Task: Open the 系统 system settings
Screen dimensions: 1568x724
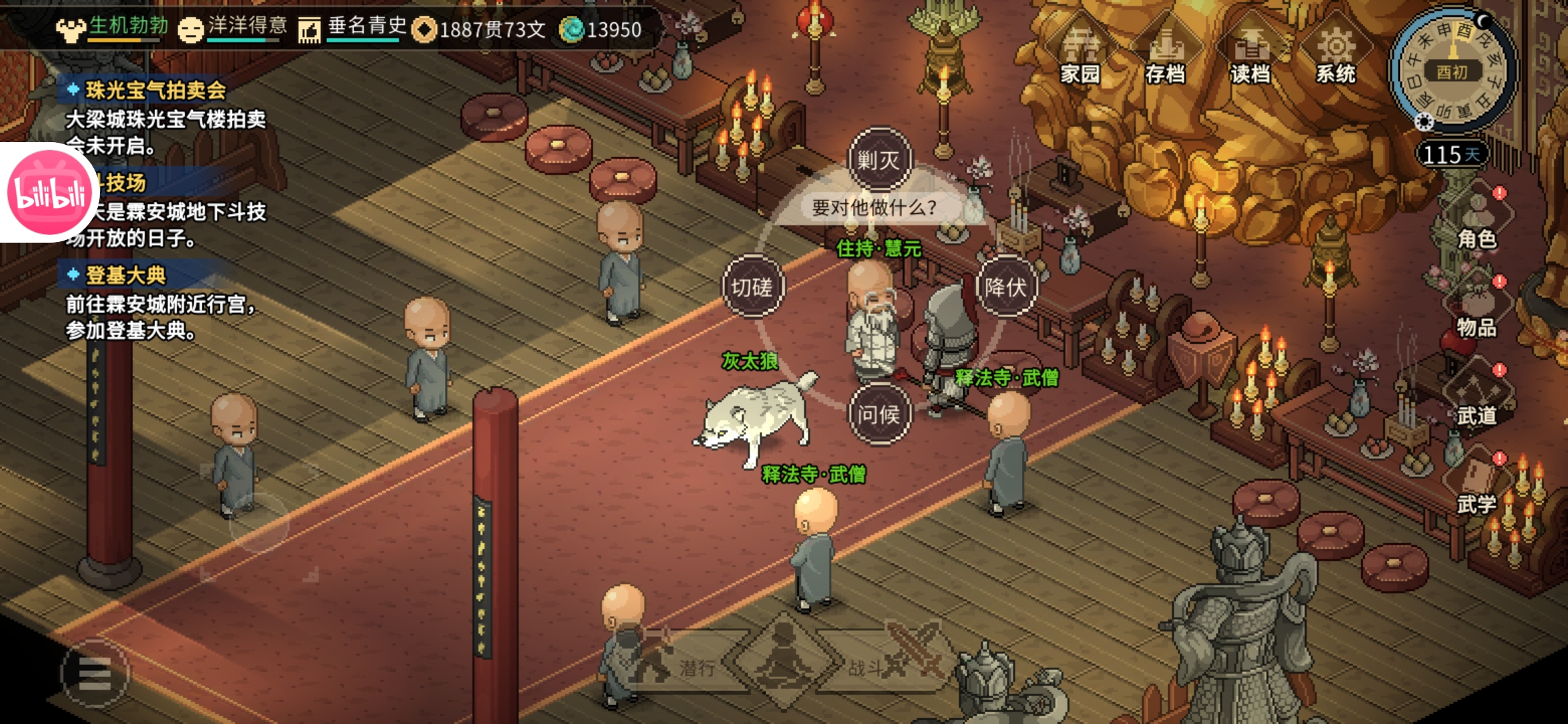Action: tap(1335, 58)
